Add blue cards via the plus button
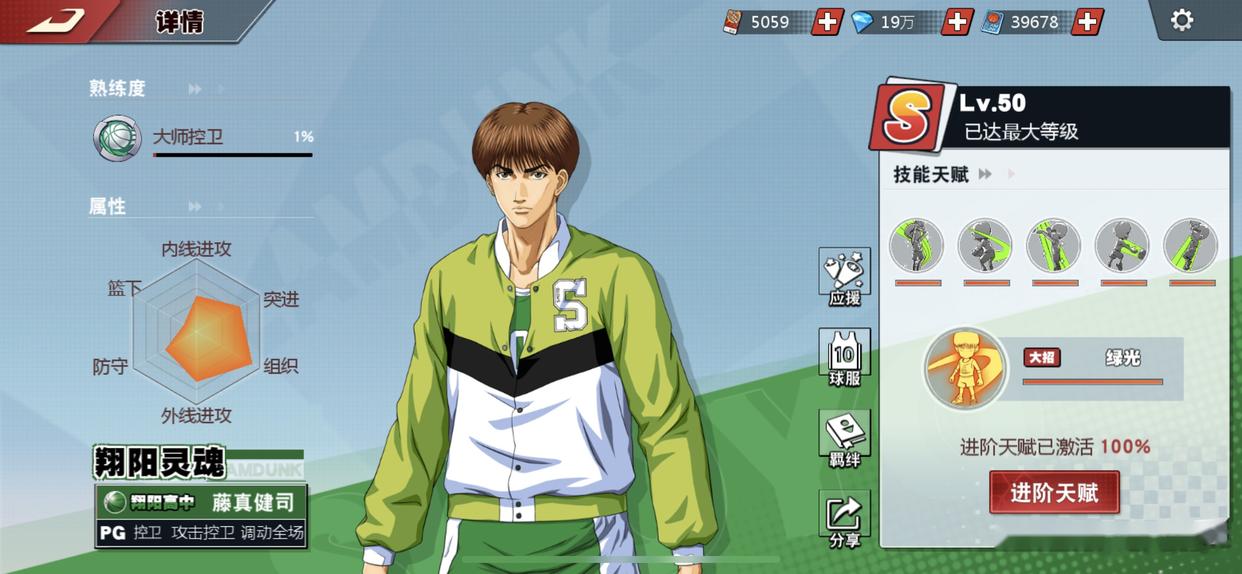Viewport: 1242px width, 574px height. pyautogui.click(x=1087, y=21)
